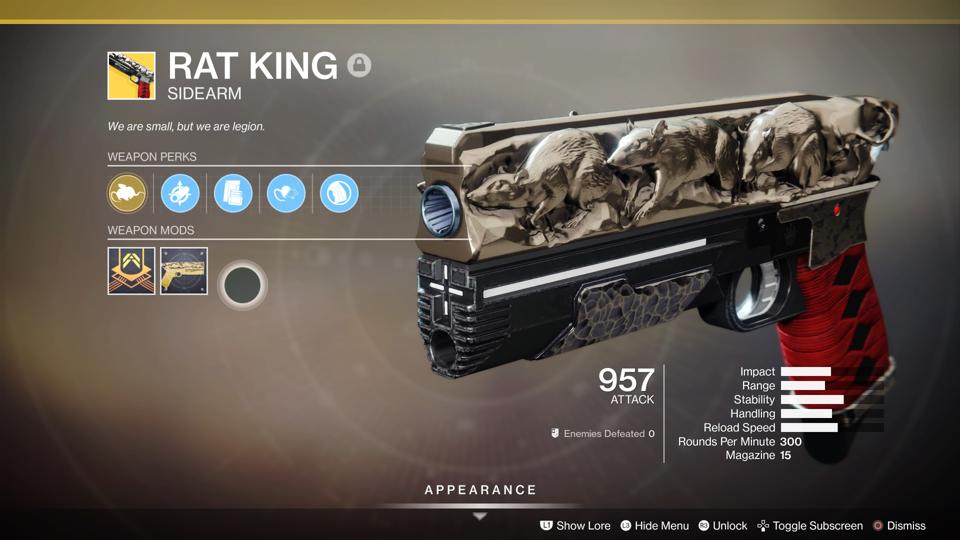Select the dark circular shader slot
Screen dimensions: 960x540
tap(241, 285)
